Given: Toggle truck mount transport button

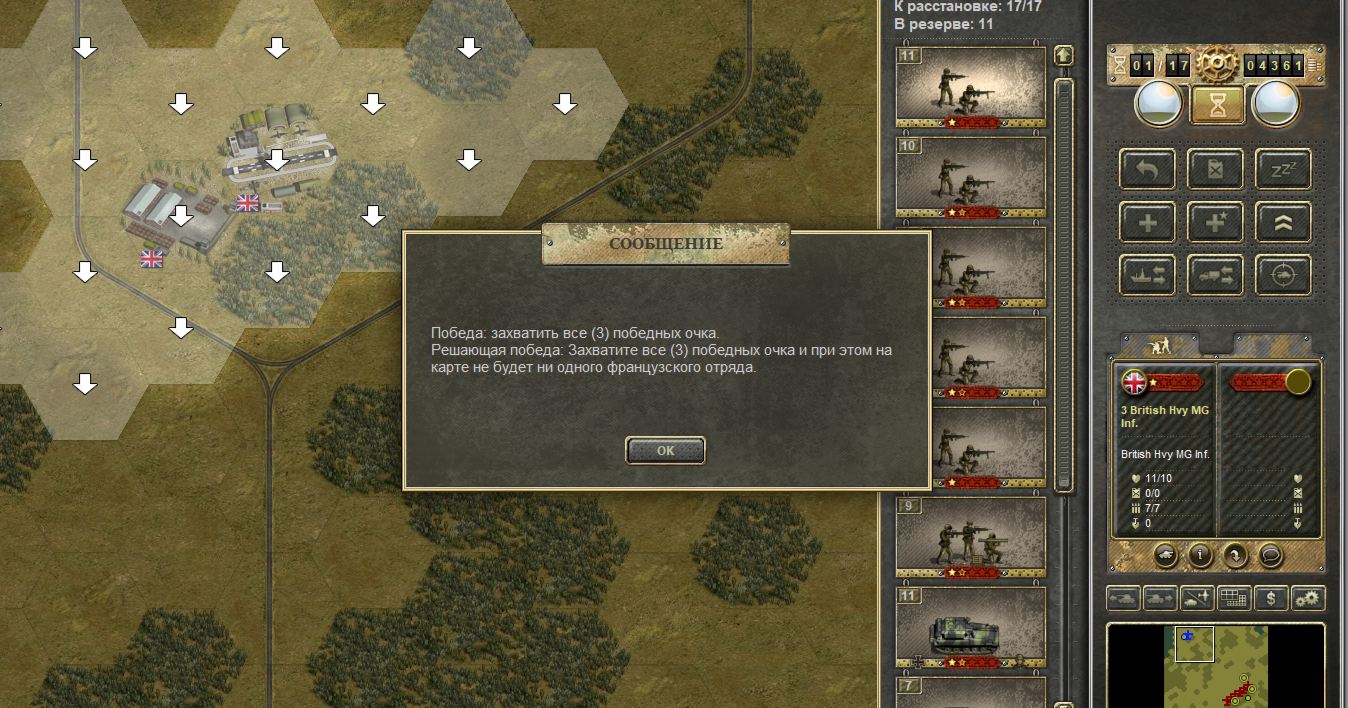Looking at the screenshot, I should tap(1215, 275).
